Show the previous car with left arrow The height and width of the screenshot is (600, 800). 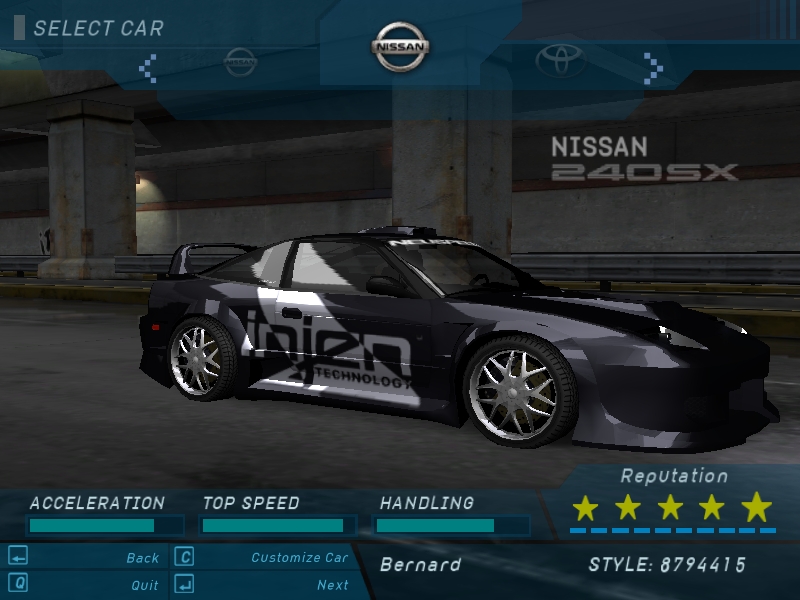click(148, 67)
